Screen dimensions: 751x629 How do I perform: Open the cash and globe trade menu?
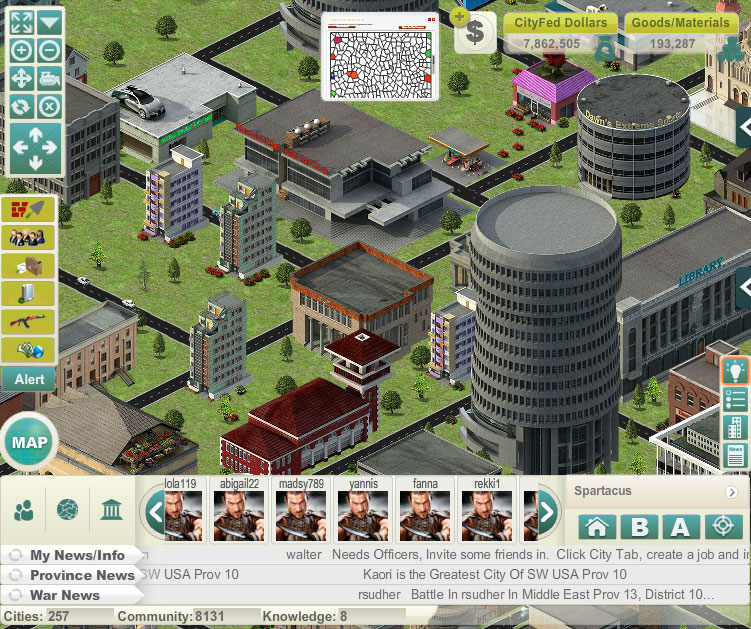(x=28, y=349)
